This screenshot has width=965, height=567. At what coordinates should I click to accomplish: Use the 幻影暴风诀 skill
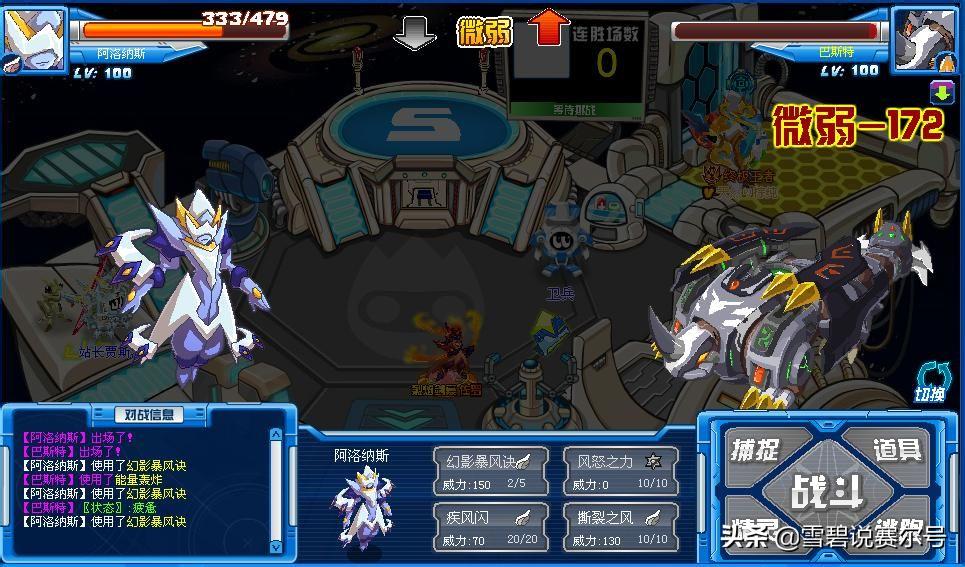click(x=490, y=470)
